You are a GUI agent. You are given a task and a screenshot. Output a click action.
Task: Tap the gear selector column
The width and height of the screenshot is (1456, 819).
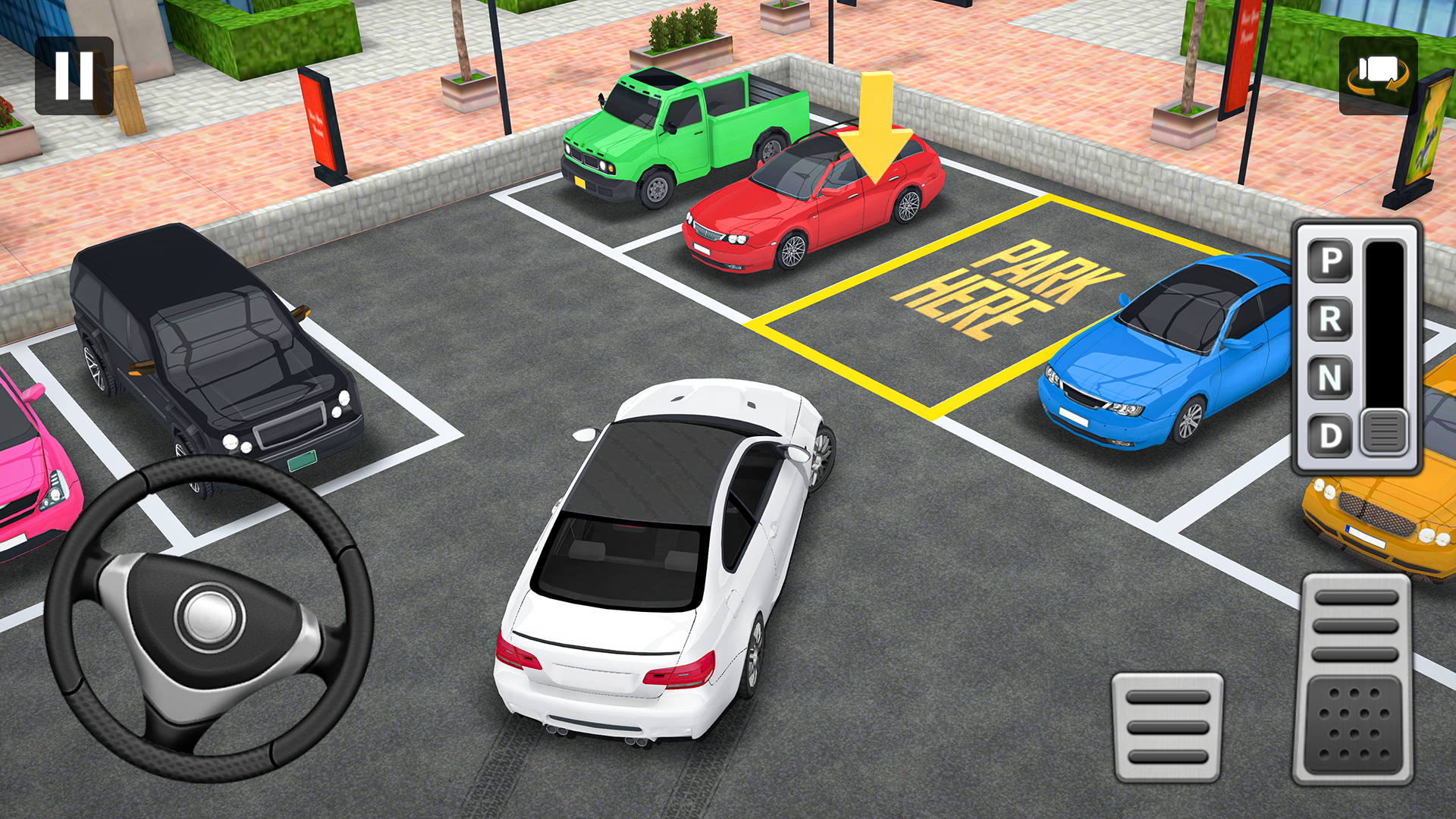pyautogui.click(x=1385, y=326)
